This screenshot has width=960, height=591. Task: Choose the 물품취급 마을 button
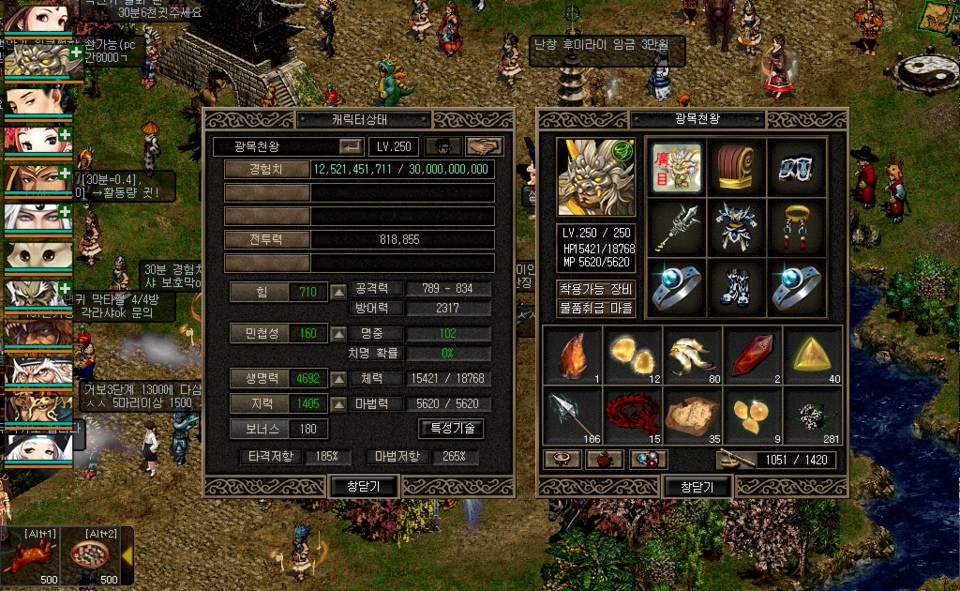596,307
